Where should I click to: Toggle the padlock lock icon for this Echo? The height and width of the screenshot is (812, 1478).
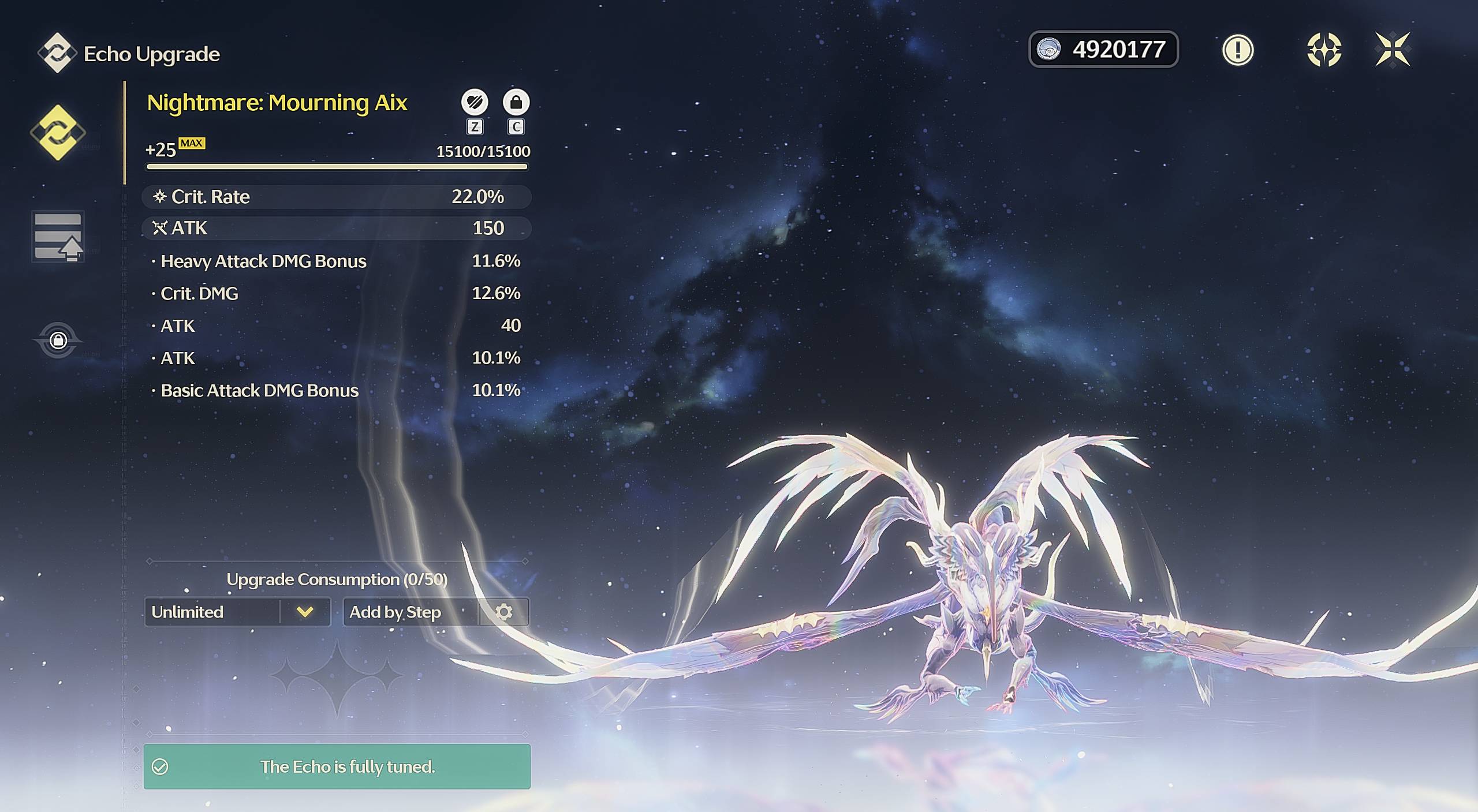[516, 103]
